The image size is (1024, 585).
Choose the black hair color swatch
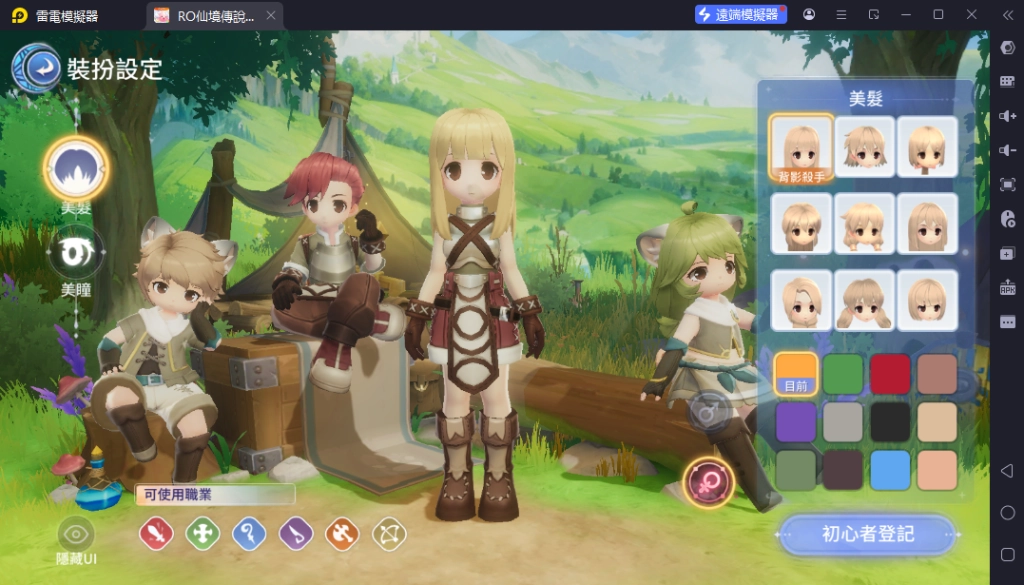[890, 422]
